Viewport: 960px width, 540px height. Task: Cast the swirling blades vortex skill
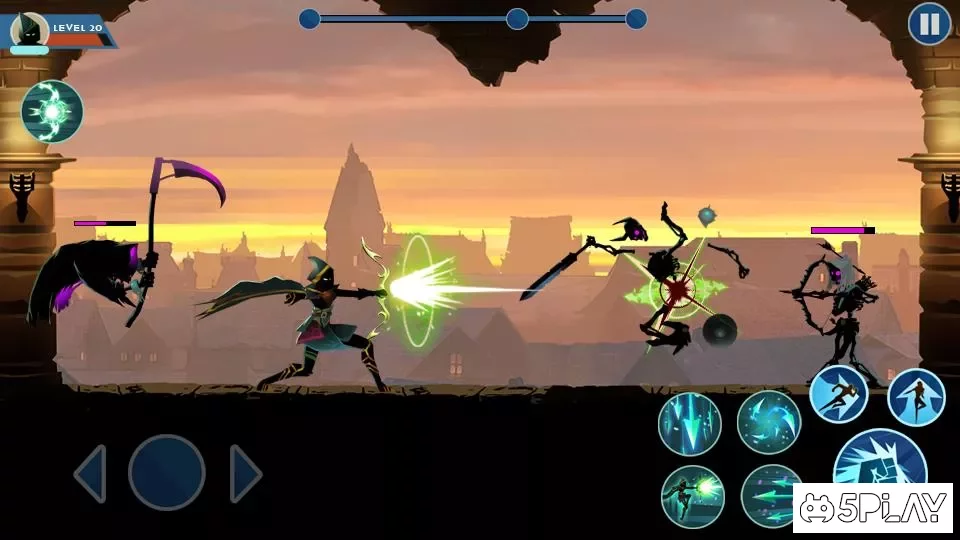coord(769,422)
